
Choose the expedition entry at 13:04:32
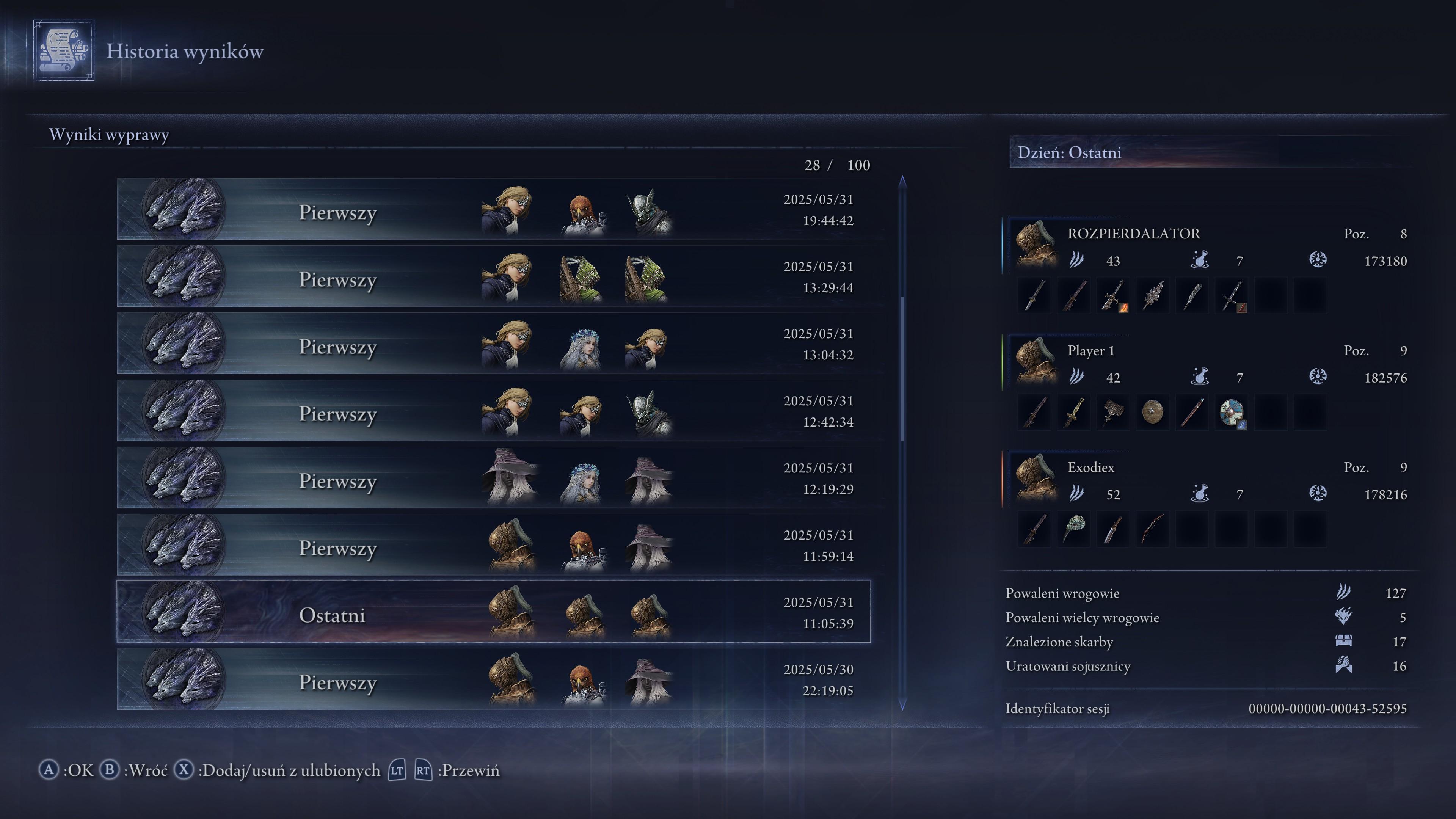tap(493, 344)
